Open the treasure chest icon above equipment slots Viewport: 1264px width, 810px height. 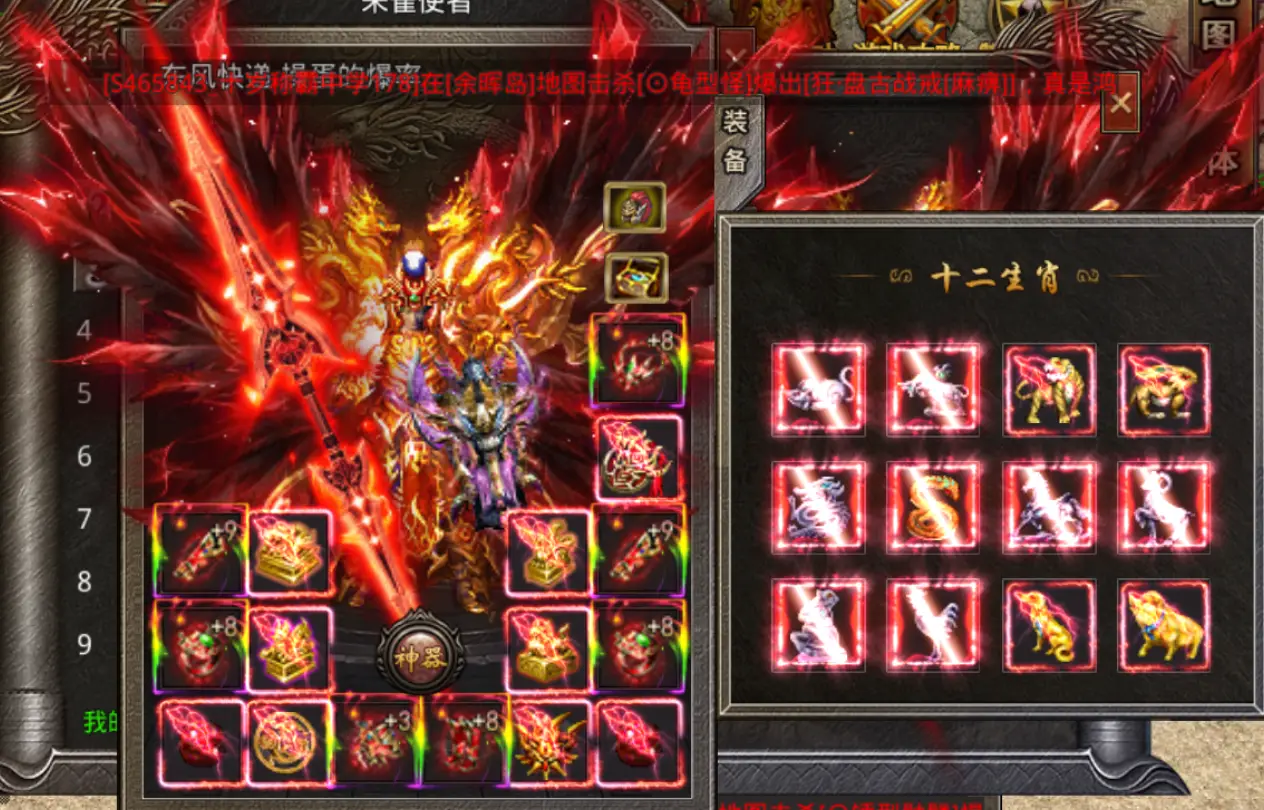(x=635, y=278)
